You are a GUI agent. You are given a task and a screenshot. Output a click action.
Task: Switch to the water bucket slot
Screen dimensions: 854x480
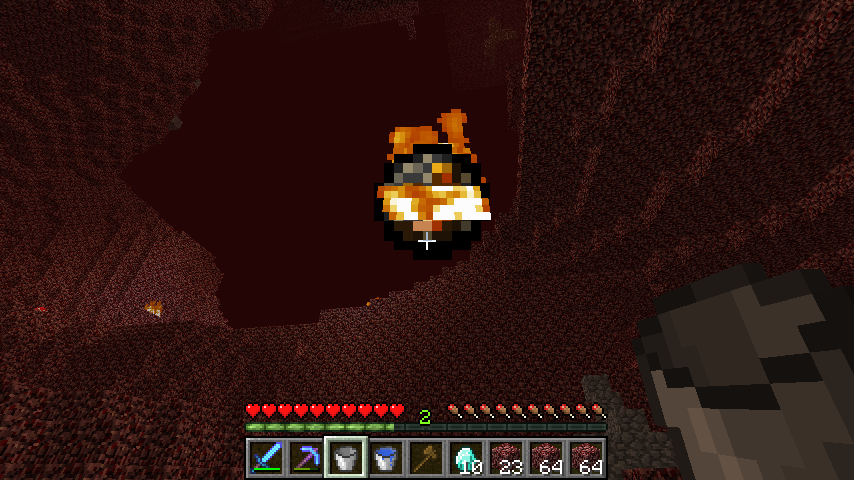386,458
